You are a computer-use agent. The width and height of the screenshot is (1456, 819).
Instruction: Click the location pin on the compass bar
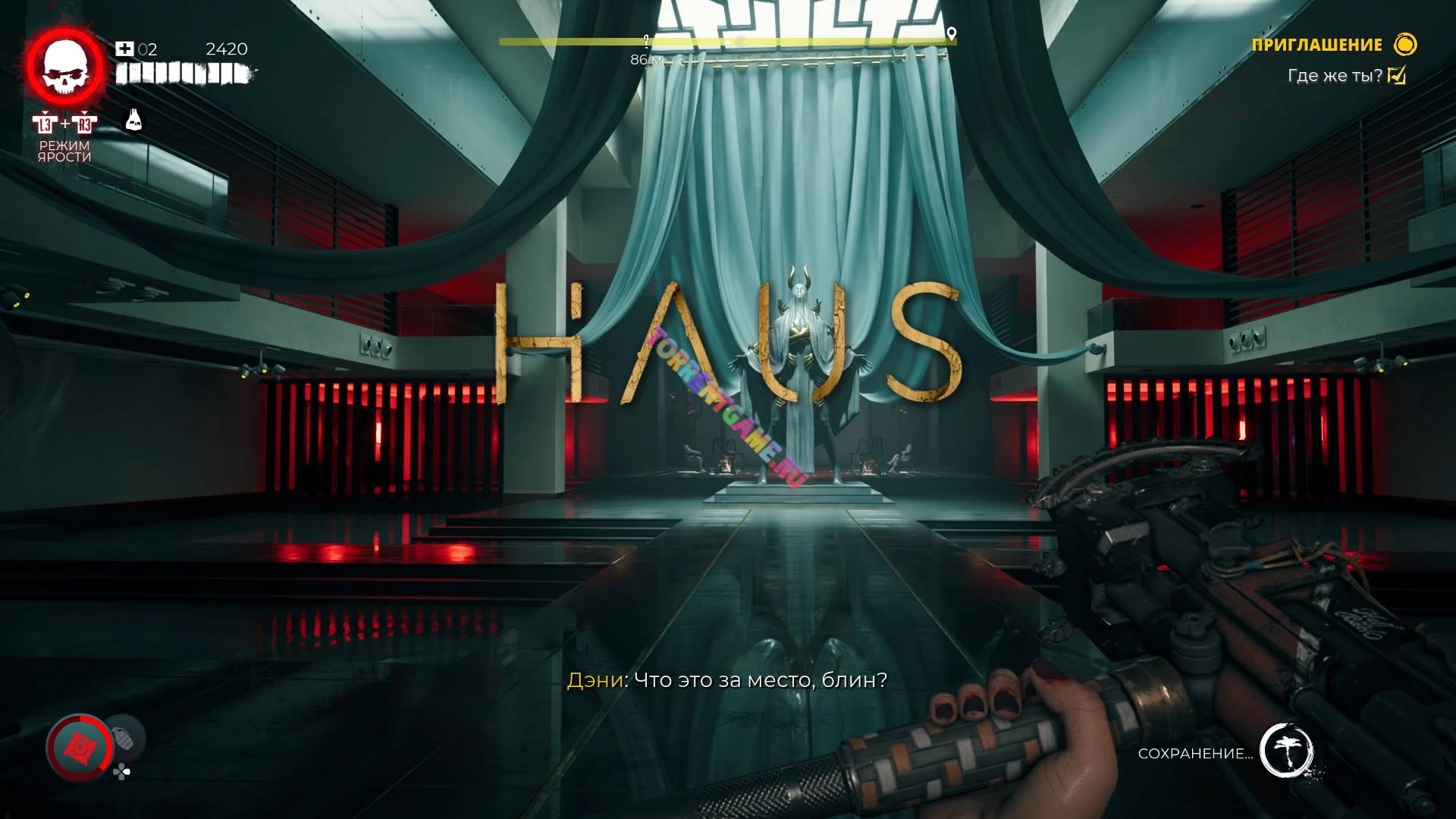[x=952, y=33]
